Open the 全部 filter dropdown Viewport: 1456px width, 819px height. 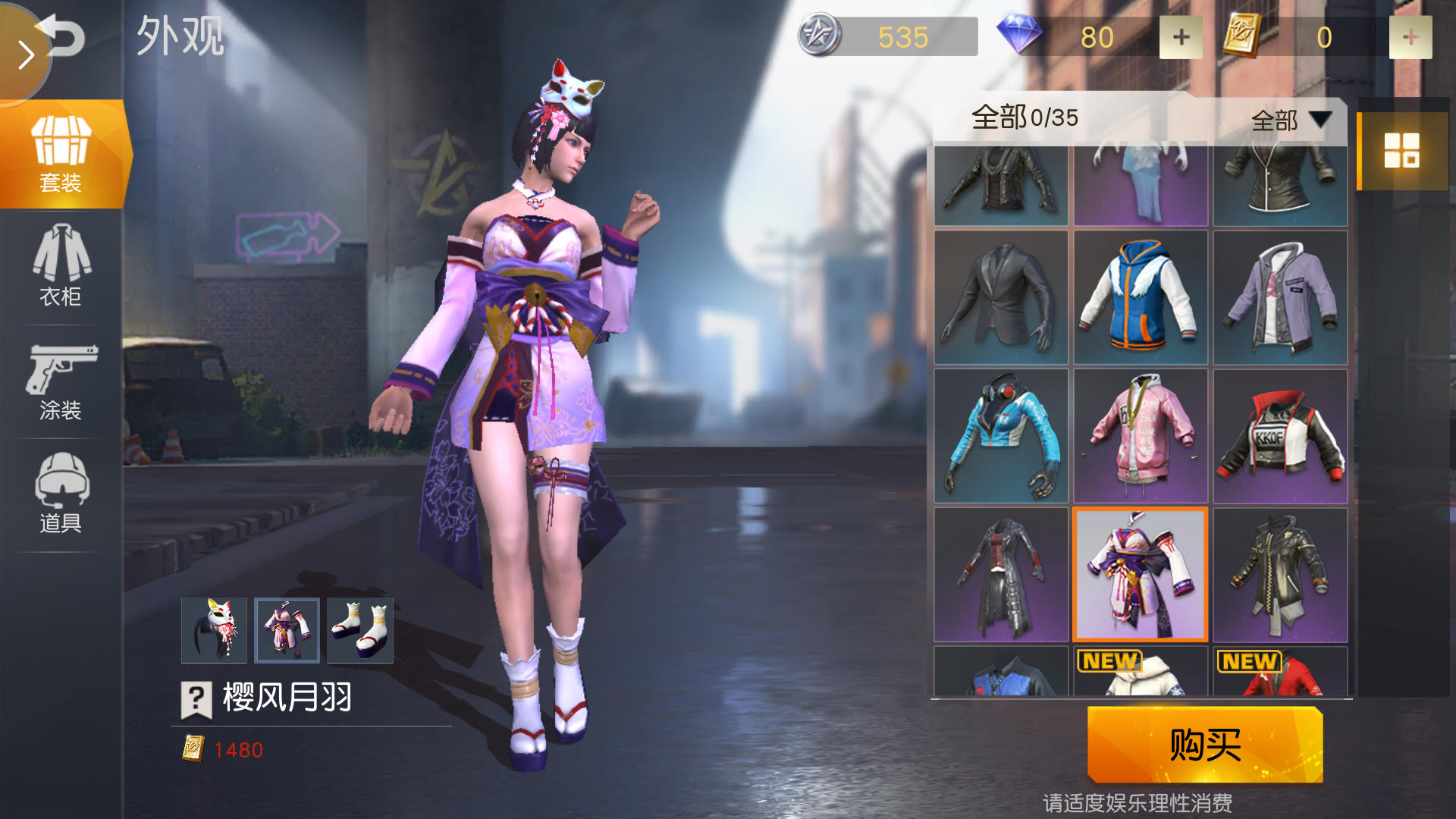[x=1291, y=120]
